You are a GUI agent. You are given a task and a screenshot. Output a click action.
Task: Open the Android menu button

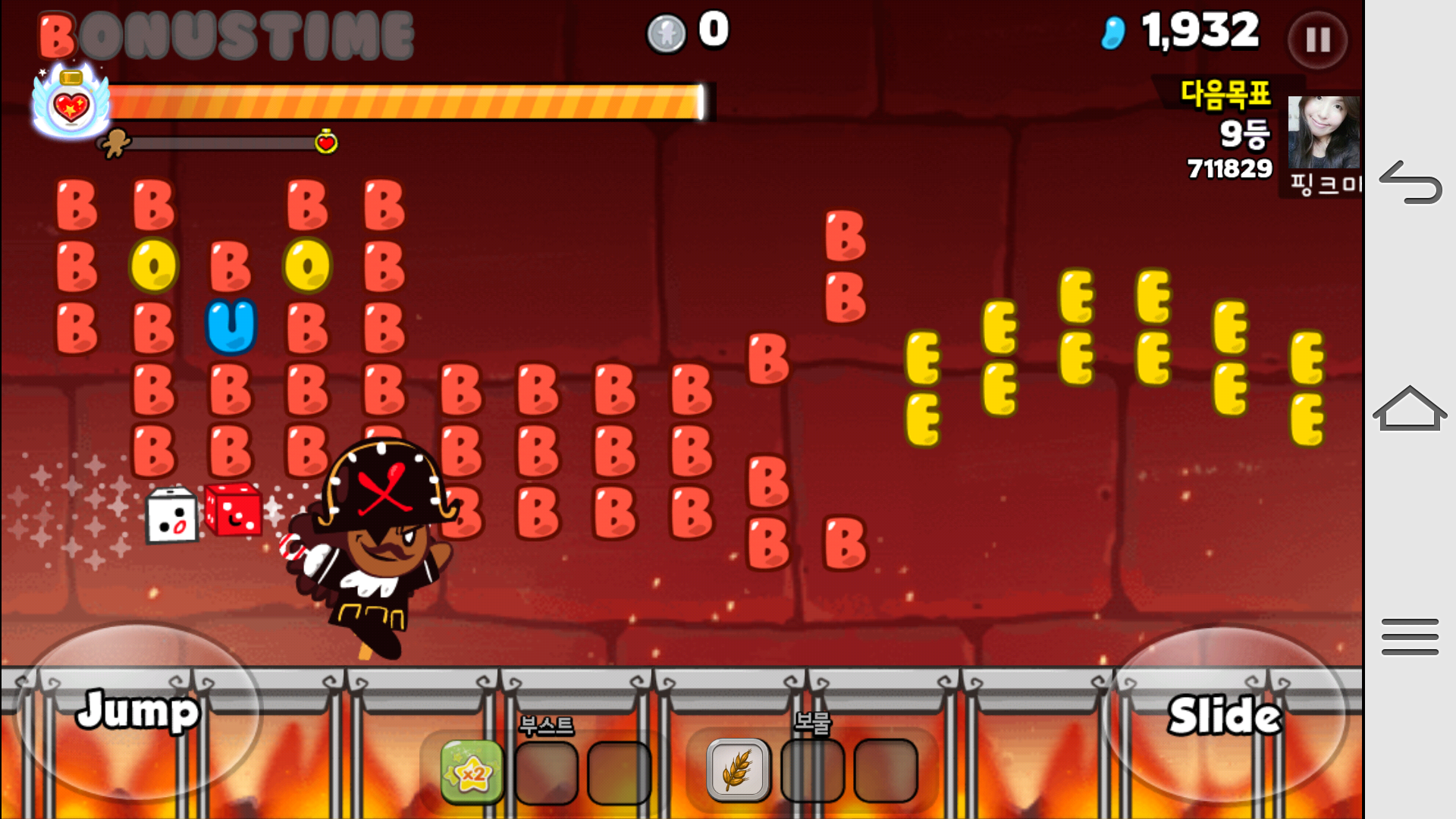click(1410, 636)
